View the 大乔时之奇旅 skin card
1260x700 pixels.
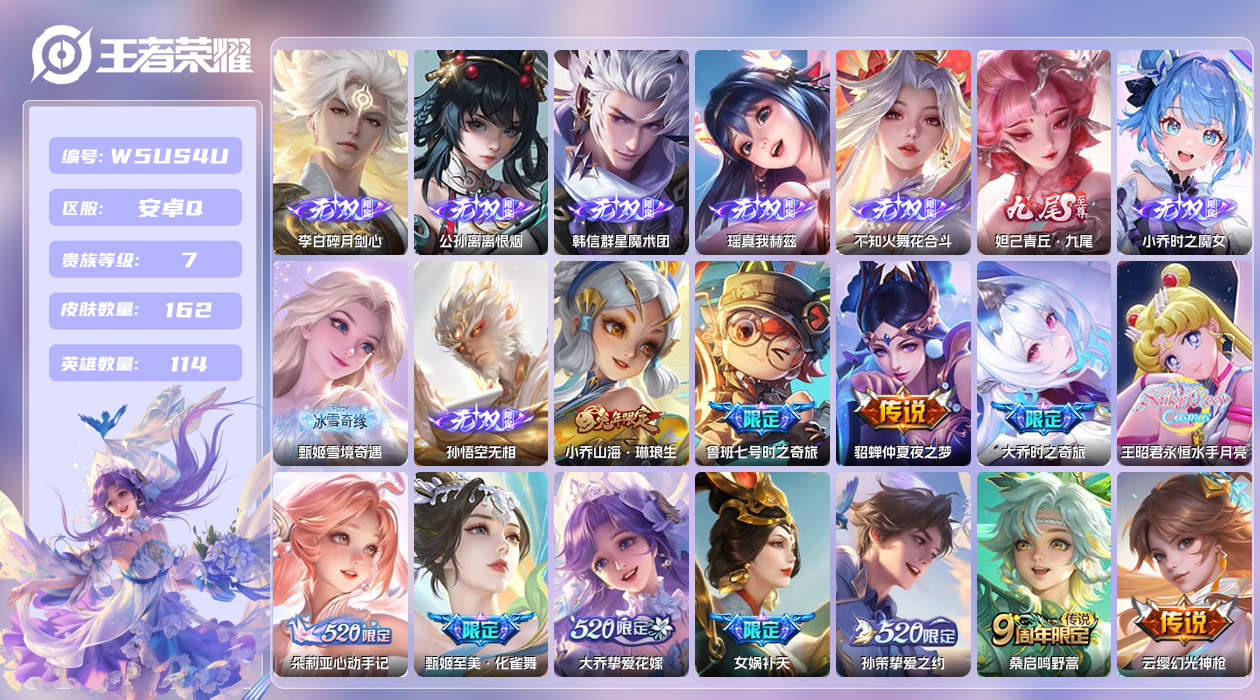[1044, 363]
